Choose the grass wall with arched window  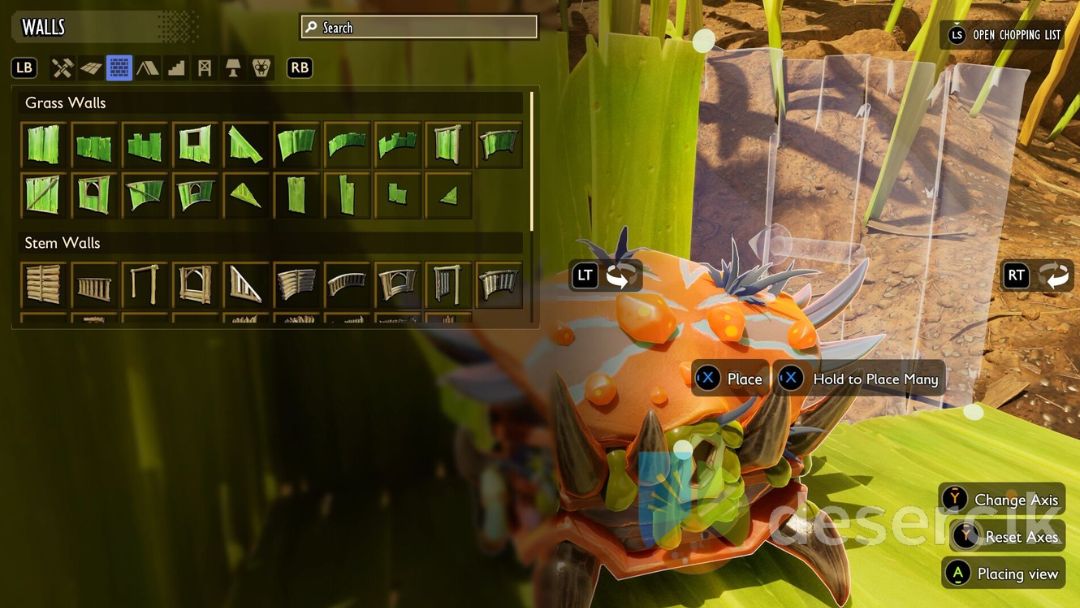(94, 195)
